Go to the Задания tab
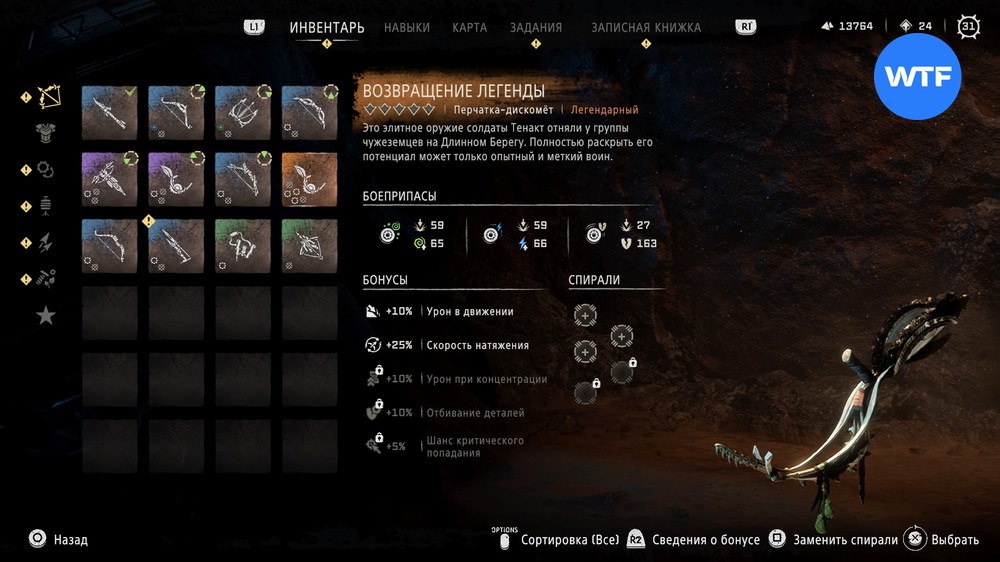The image size is (1000, 562). click(536, 28)
